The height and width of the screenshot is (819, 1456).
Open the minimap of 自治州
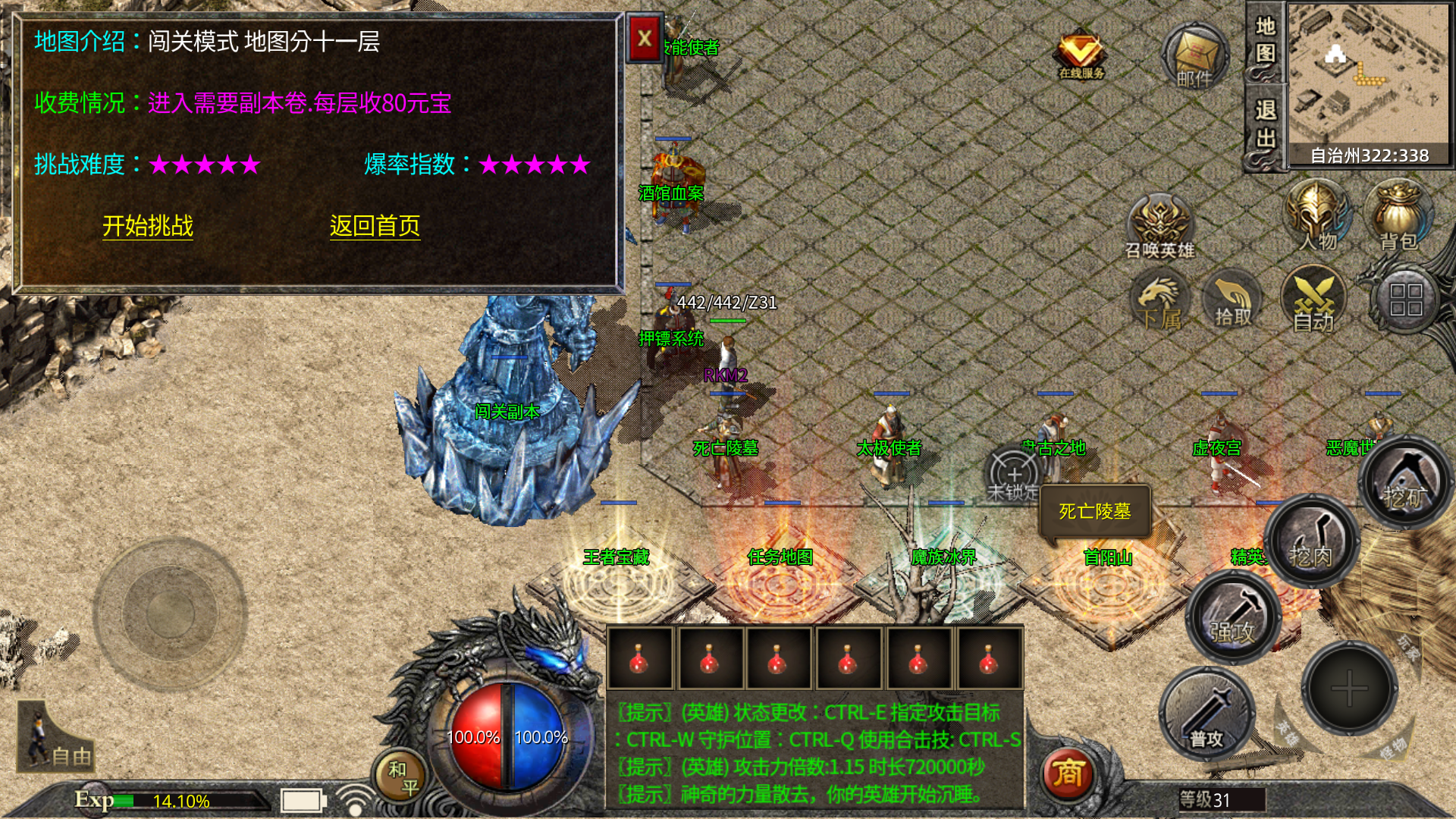[1369, 76]
